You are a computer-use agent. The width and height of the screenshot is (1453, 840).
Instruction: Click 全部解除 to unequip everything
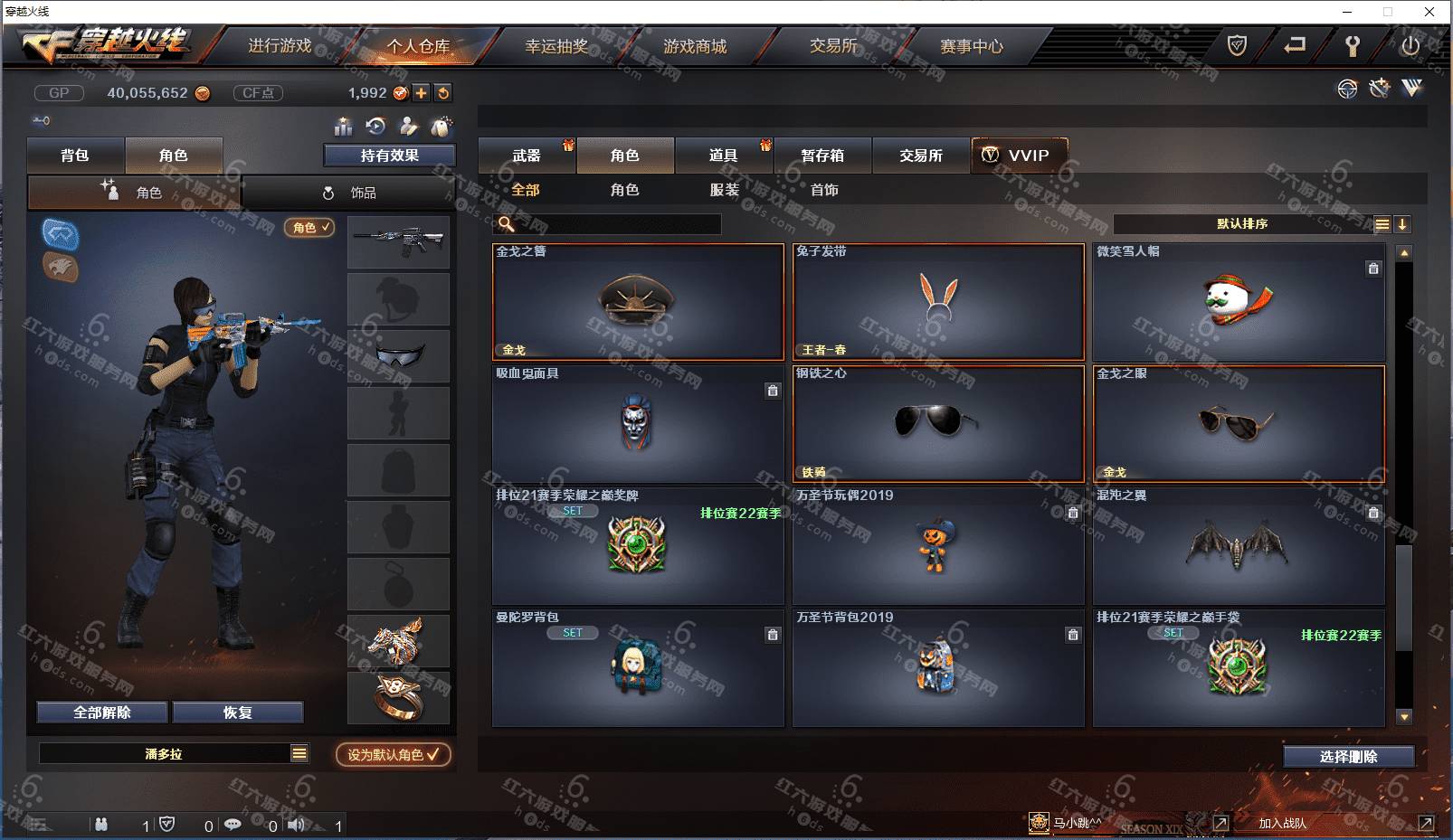pos(102,713)
